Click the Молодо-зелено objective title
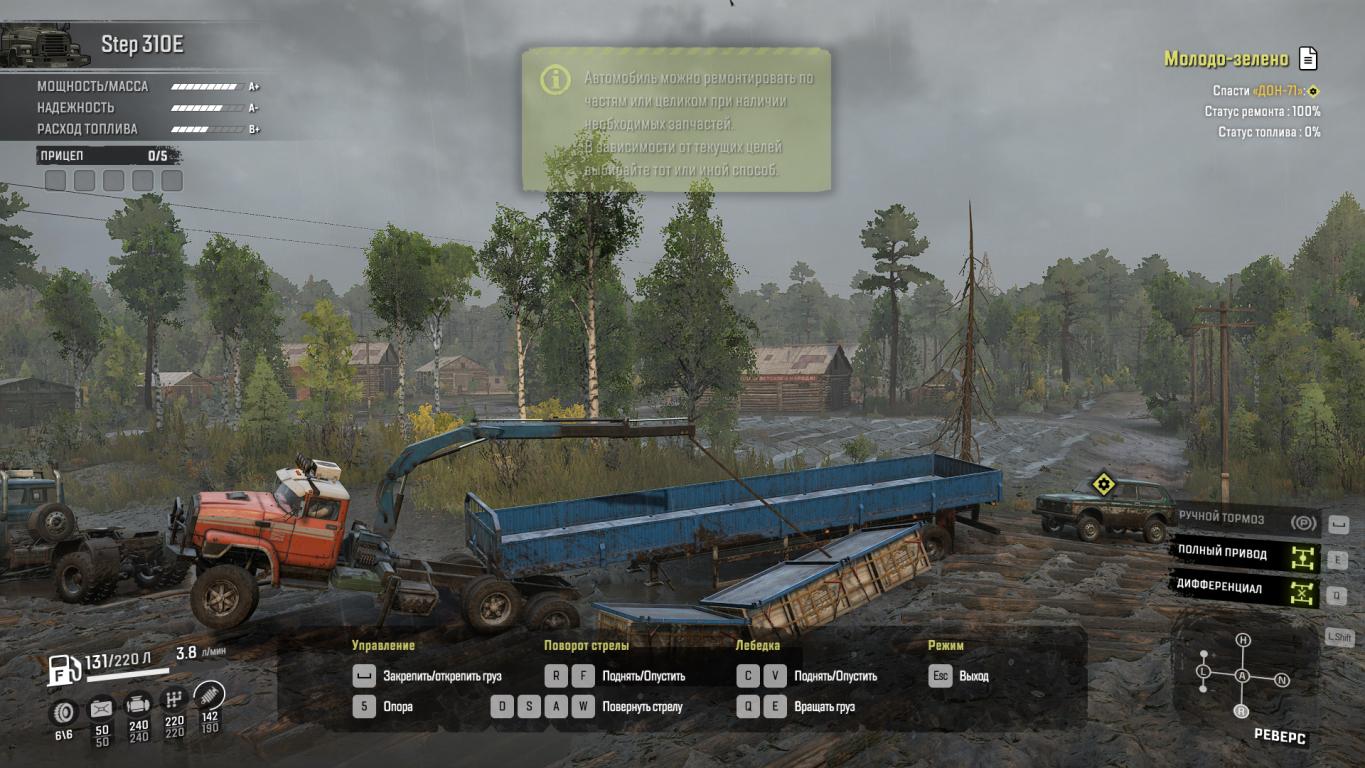The image size is (1365, 768). [x=1226, y=59]
